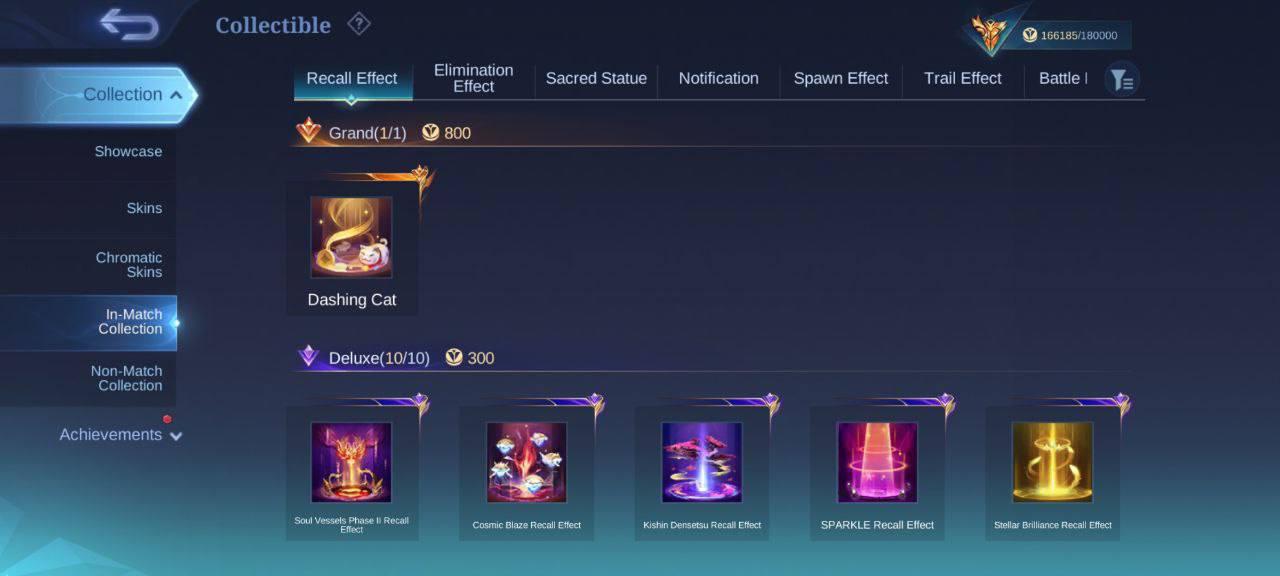Select In-Match Collection menu entry
This screenshot has height=576, width=1280.
(130, 322)
